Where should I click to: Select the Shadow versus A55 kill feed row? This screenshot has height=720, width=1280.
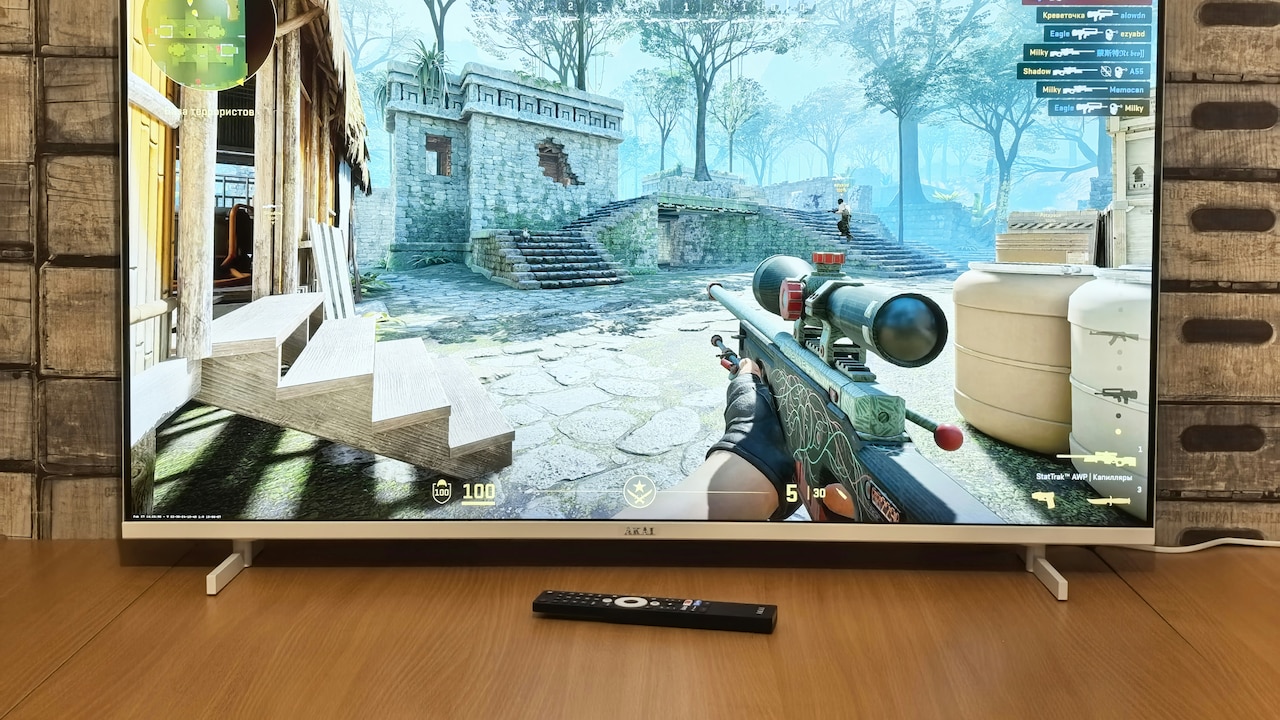1085,71
